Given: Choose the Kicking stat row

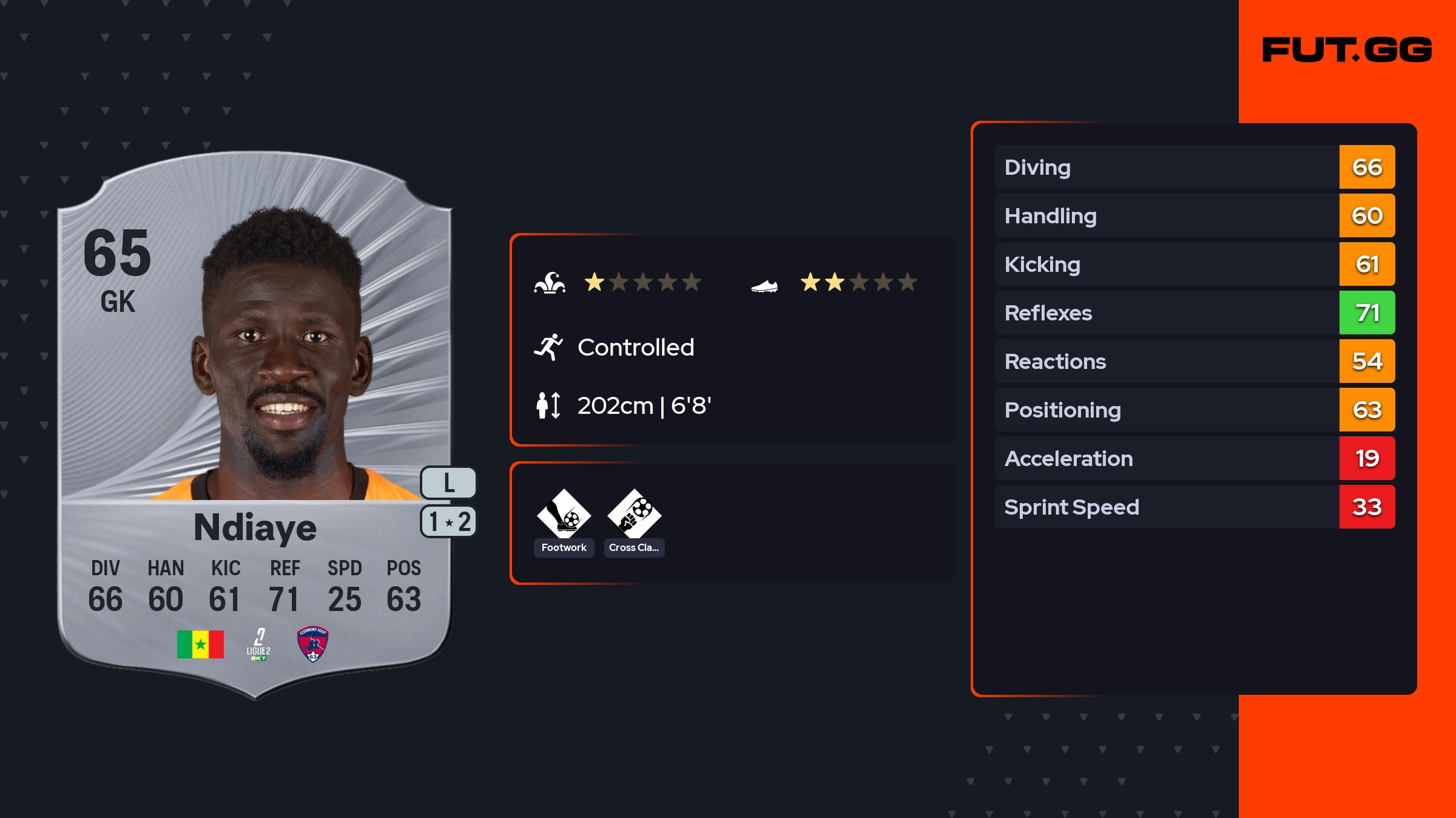Looking at the screenshot, I should tap(1194, 264).
